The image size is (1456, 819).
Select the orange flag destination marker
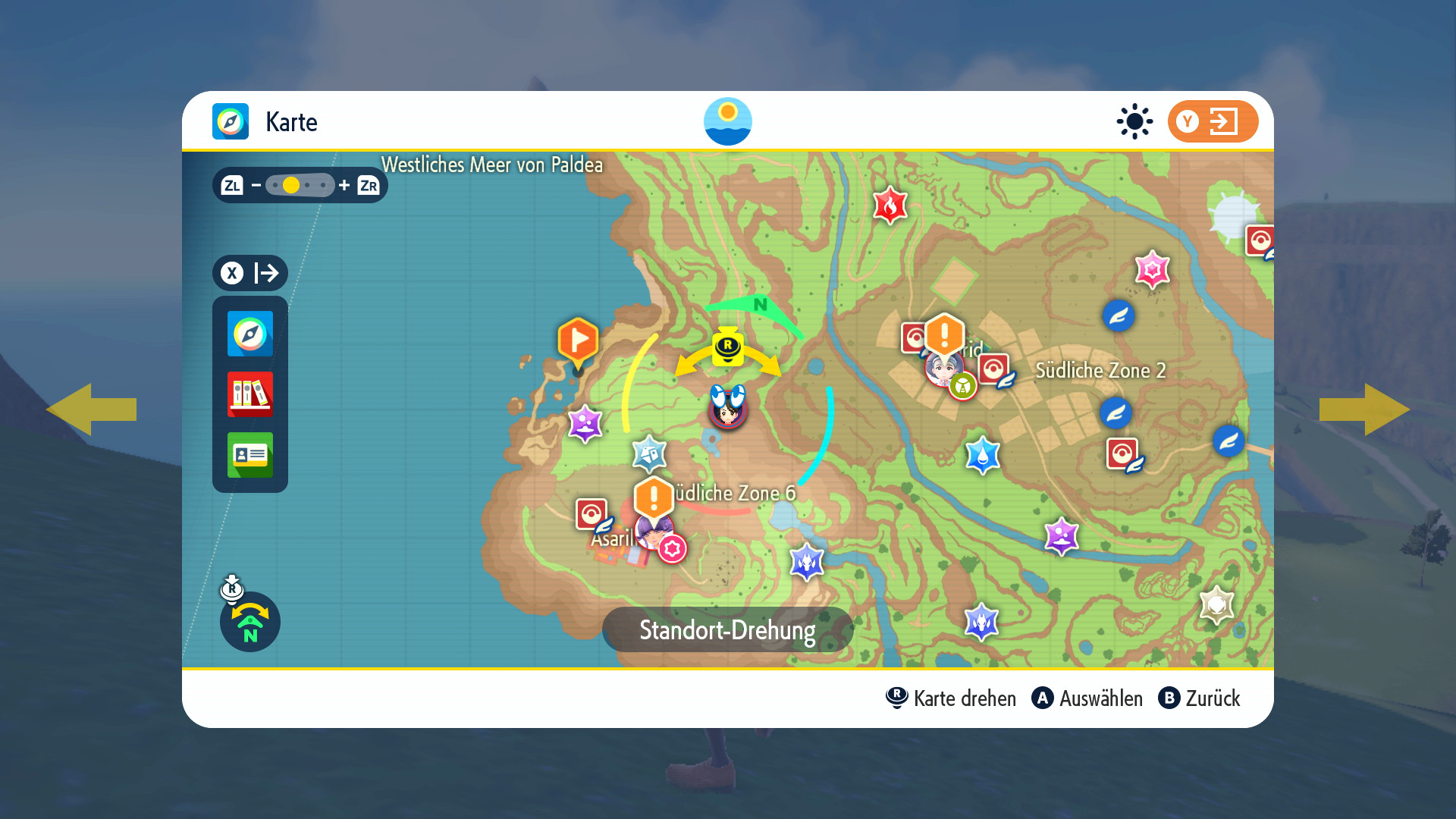click(x=578, y=341)
